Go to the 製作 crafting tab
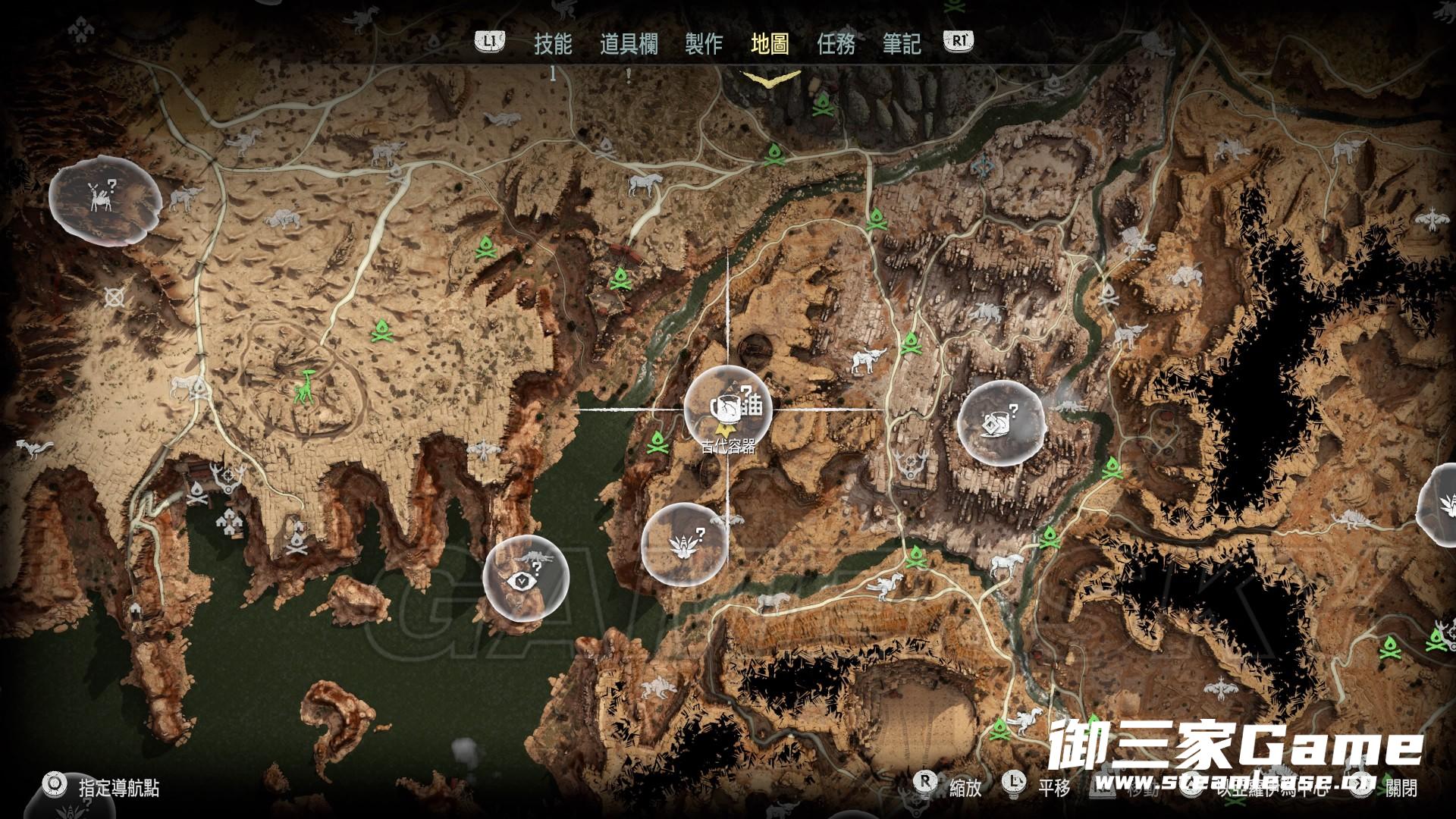Image resolution: width=1456 pixels, height=819 pixels. click(704, 44)
